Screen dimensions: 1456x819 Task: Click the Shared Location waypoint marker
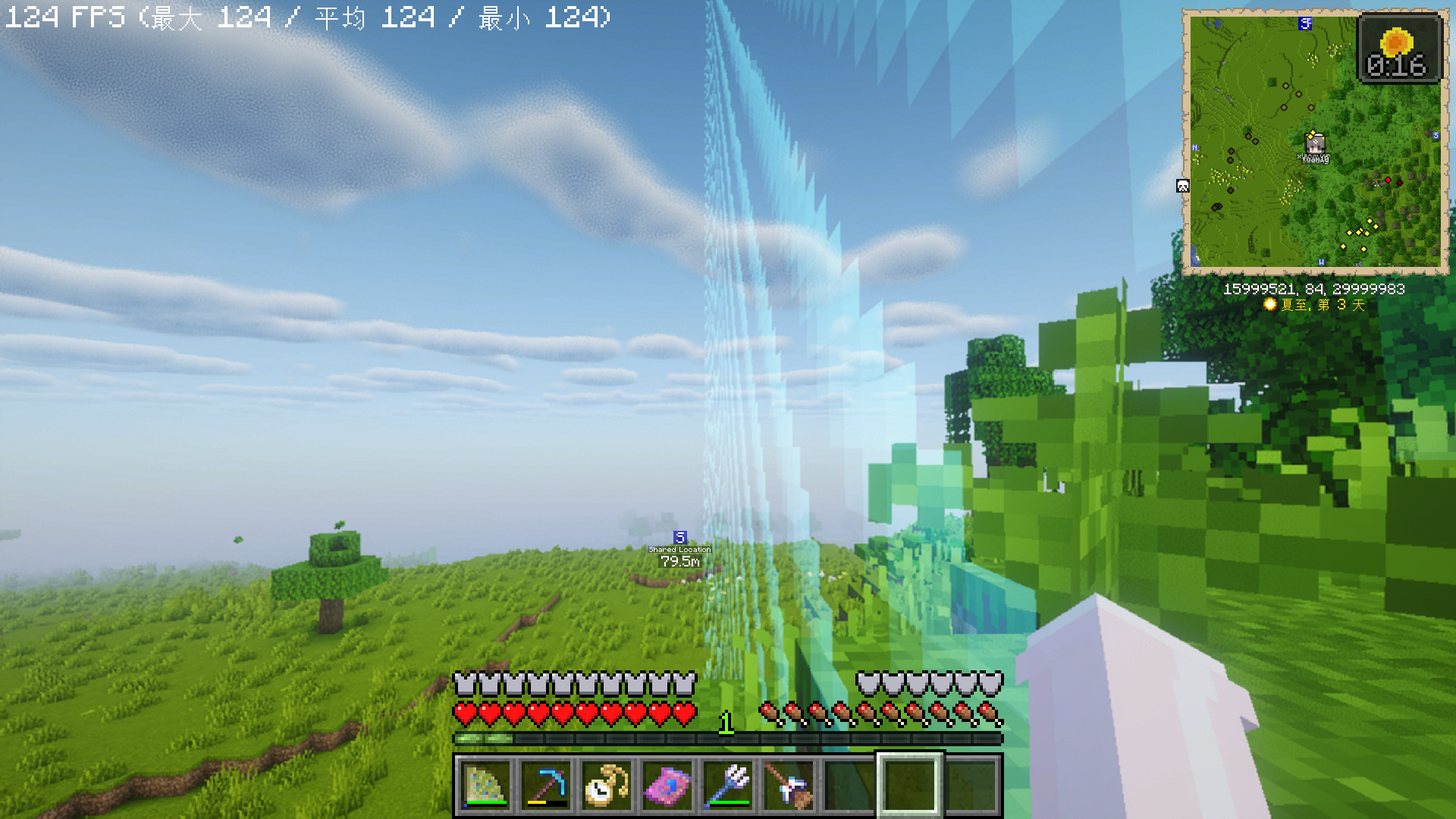680,538
